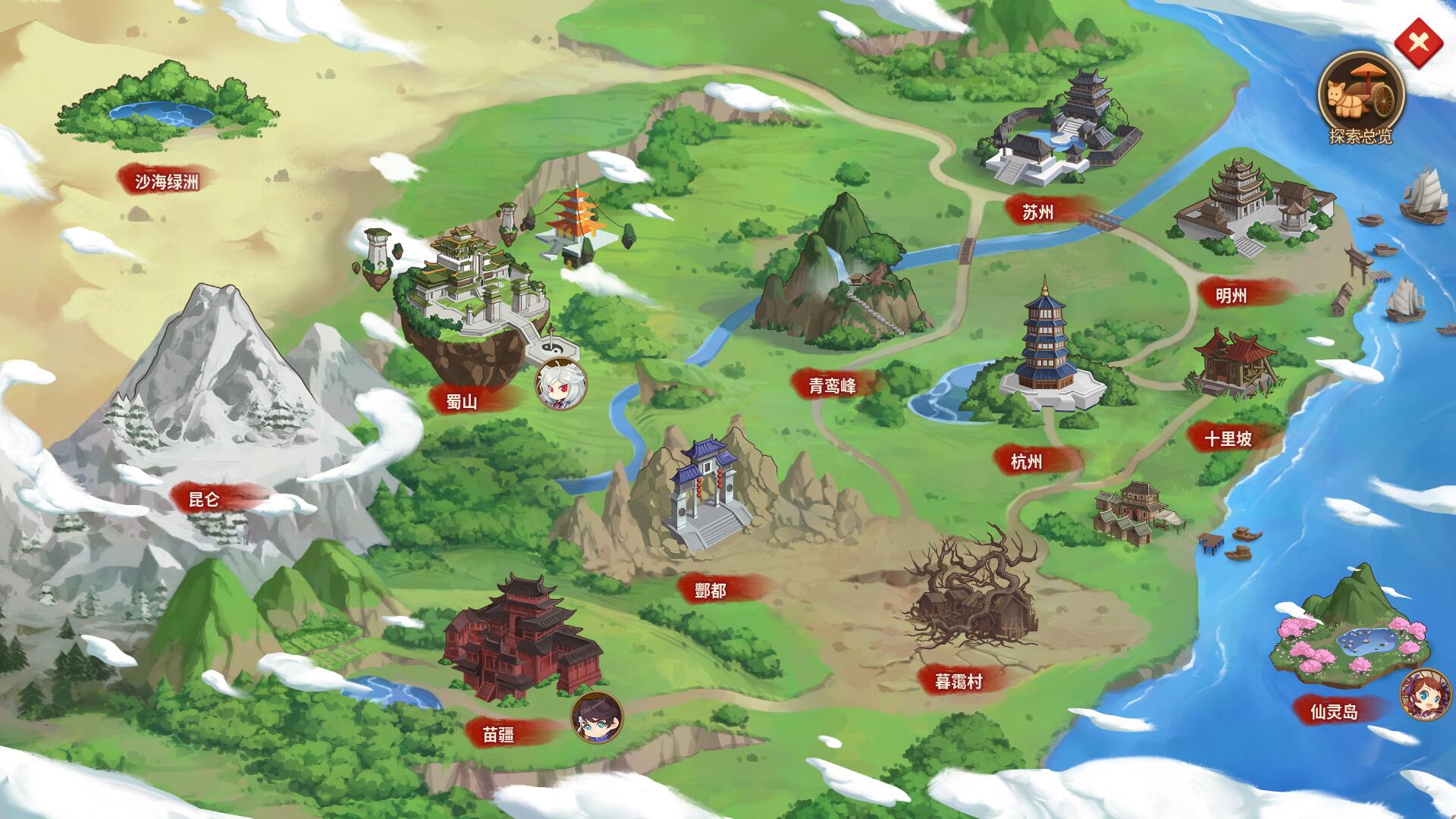The height and width of the screenshot is (819, 1456).
Task: Open the 暮霭村 village entry
Action: [959, 680]
